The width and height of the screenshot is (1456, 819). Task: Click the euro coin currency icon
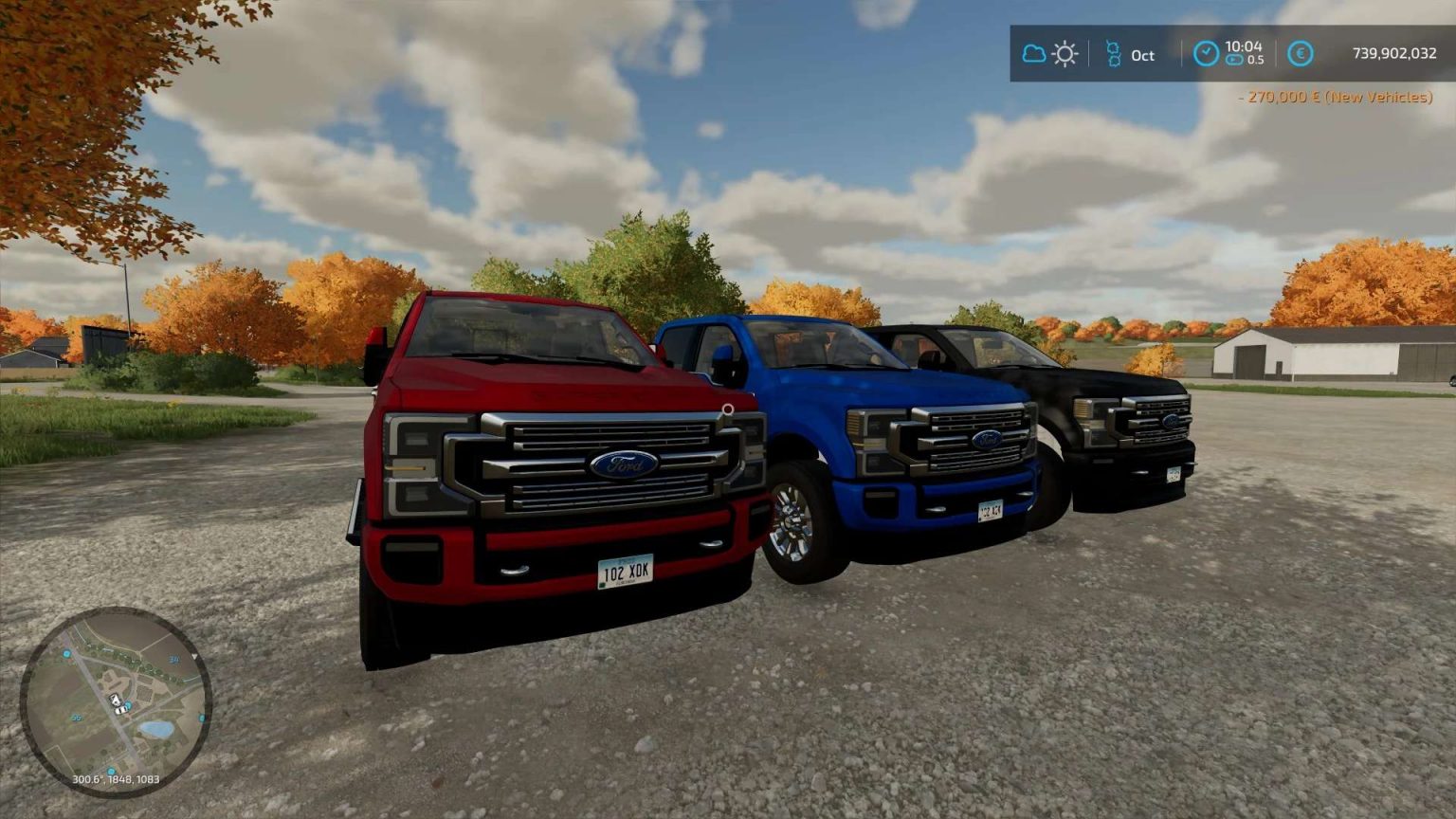pos(1300,54)
